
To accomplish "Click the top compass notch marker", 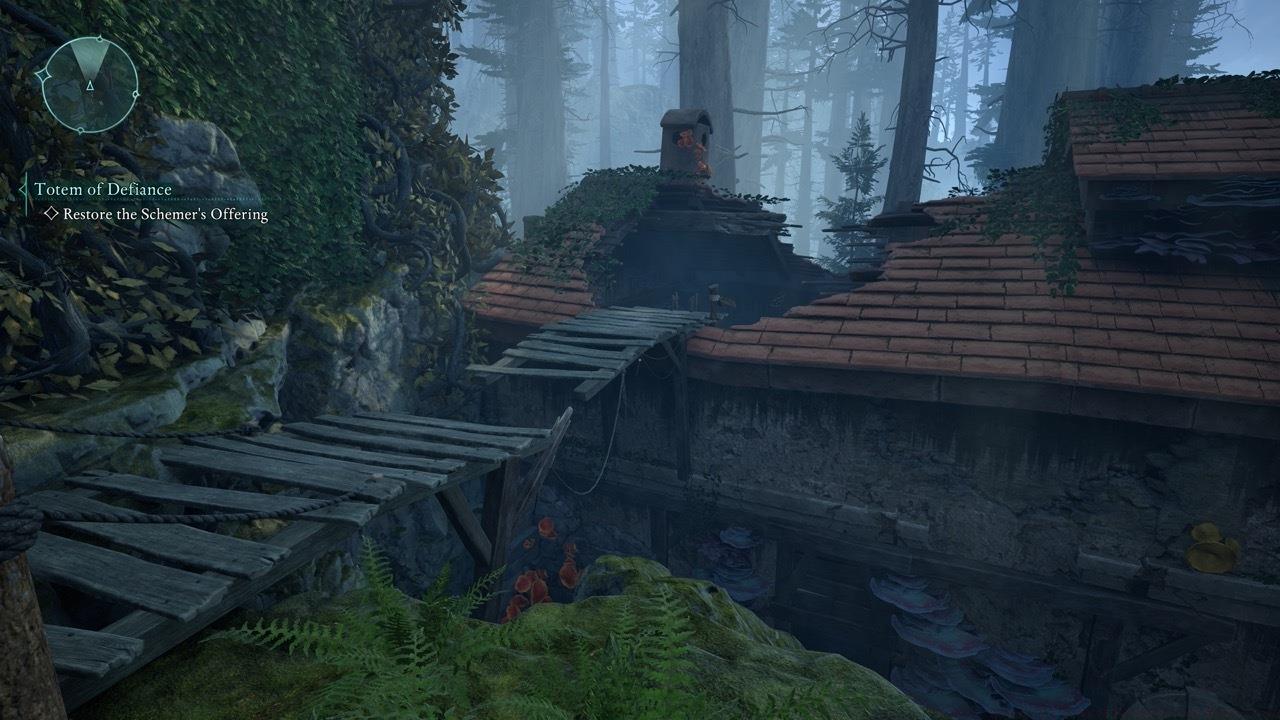I will click(x=99, y=38).
